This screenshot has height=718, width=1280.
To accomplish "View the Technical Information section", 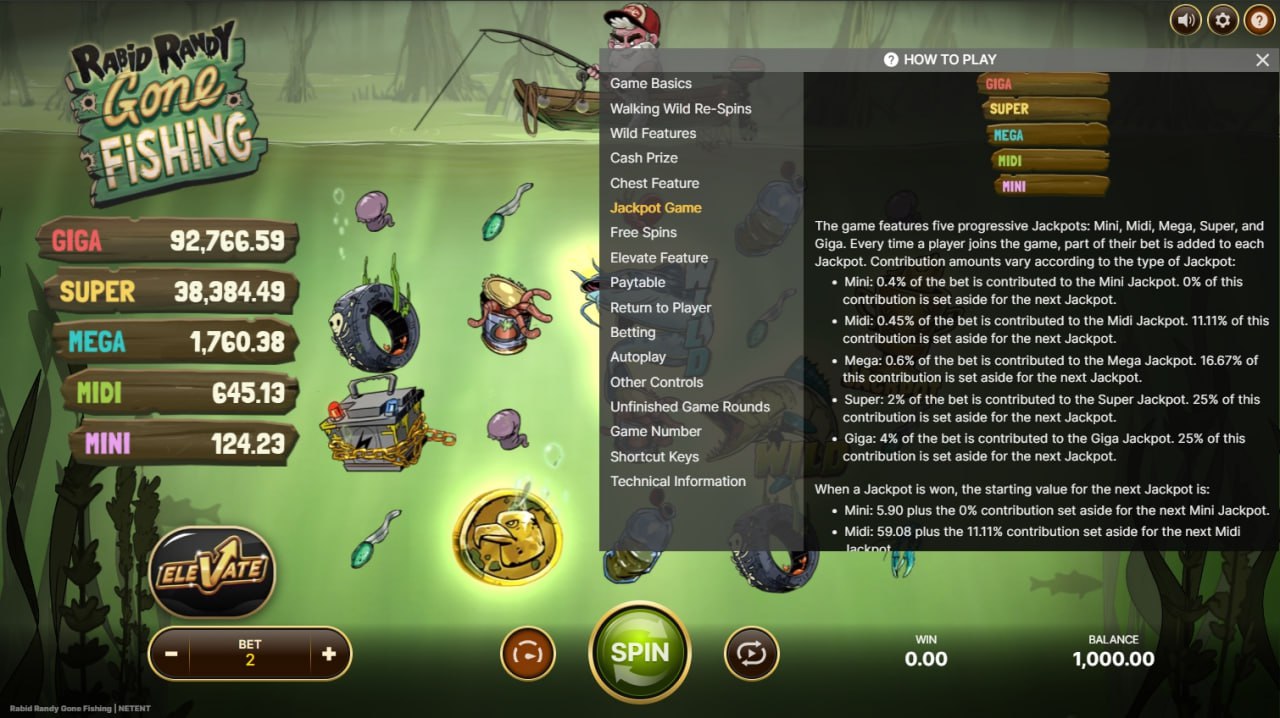I will (x=678, y=481).
